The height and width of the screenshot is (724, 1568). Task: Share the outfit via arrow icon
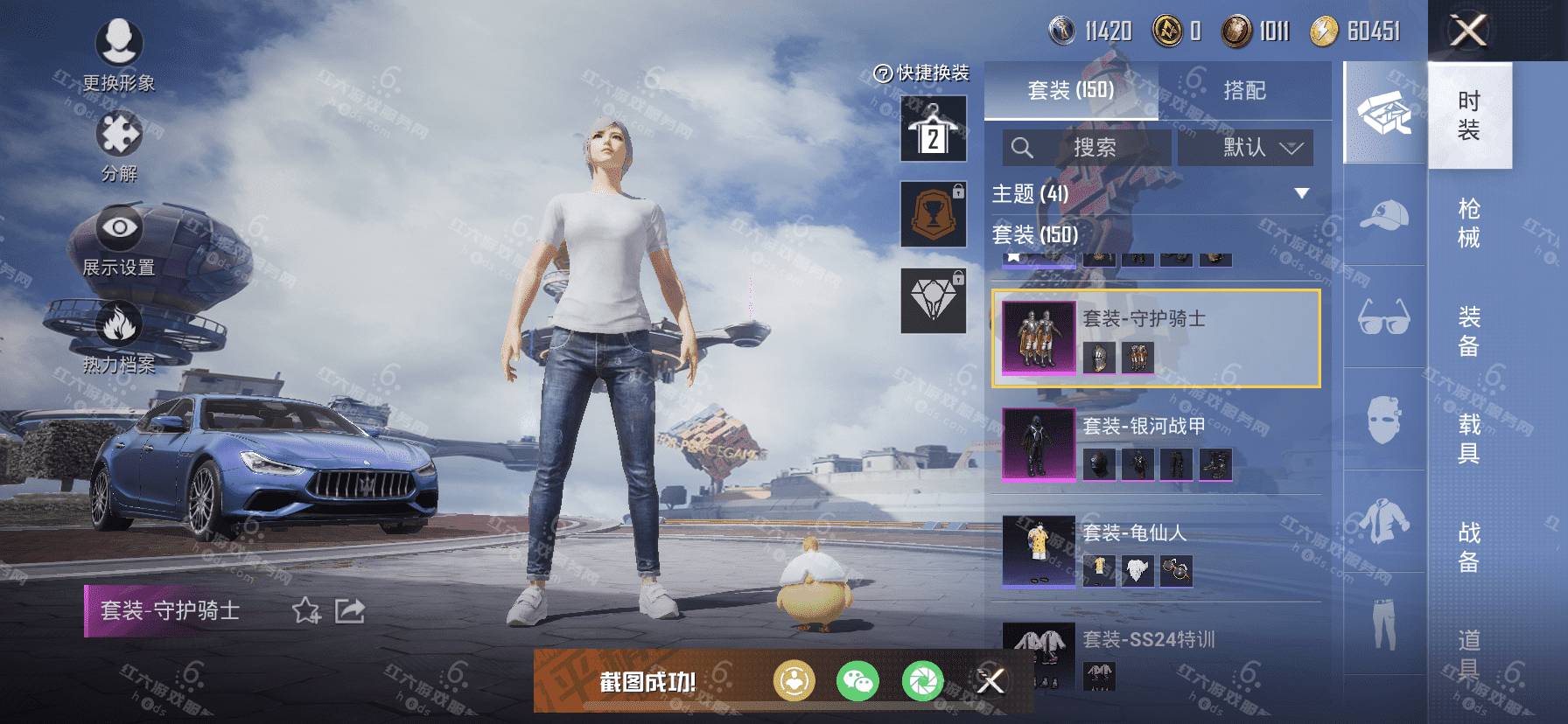(350, 610)
